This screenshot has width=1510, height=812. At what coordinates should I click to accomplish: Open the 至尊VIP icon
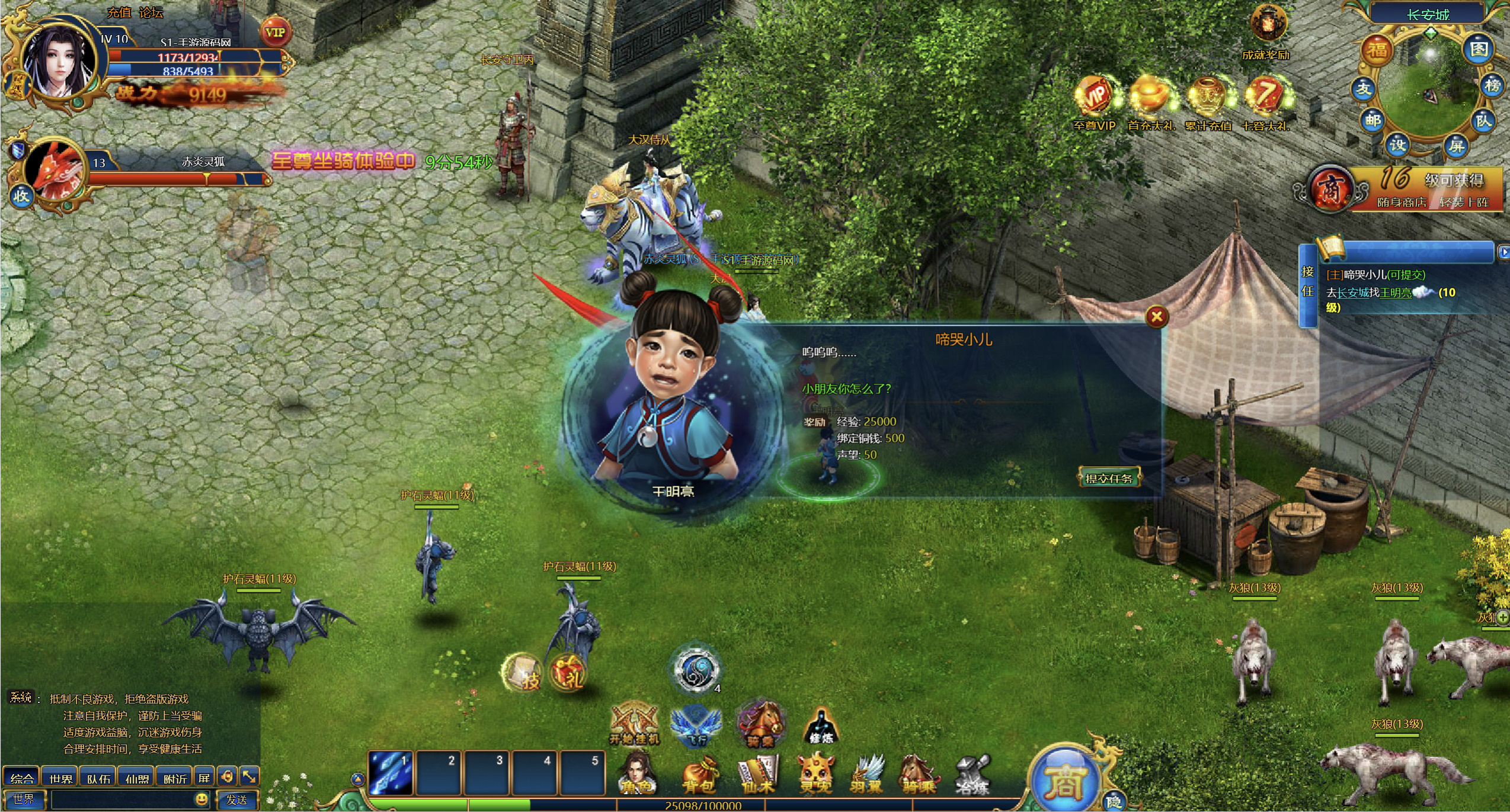click(1095, 98)
